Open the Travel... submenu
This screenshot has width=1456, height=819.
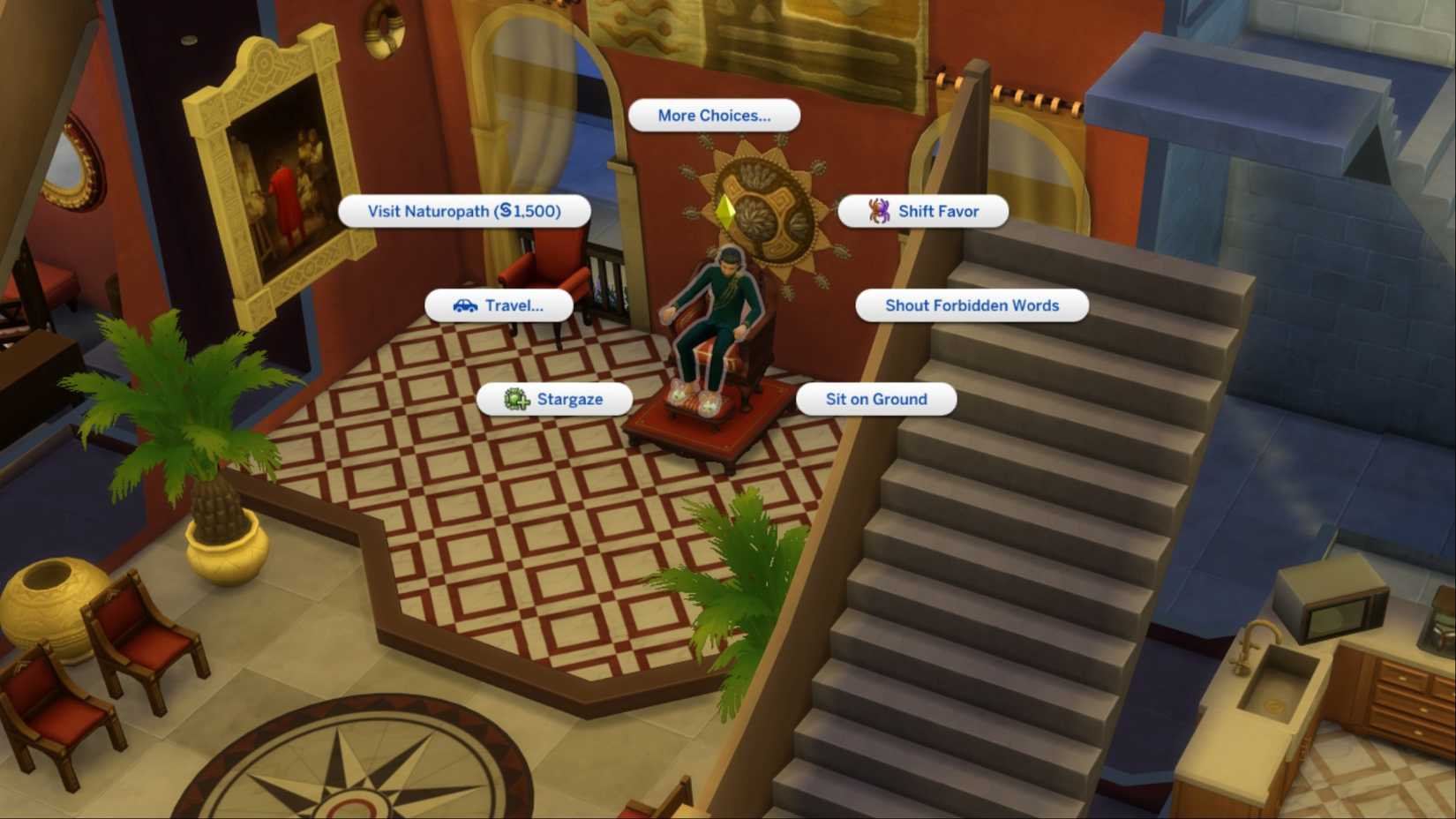pyautogui.click(x=499, y=306)
